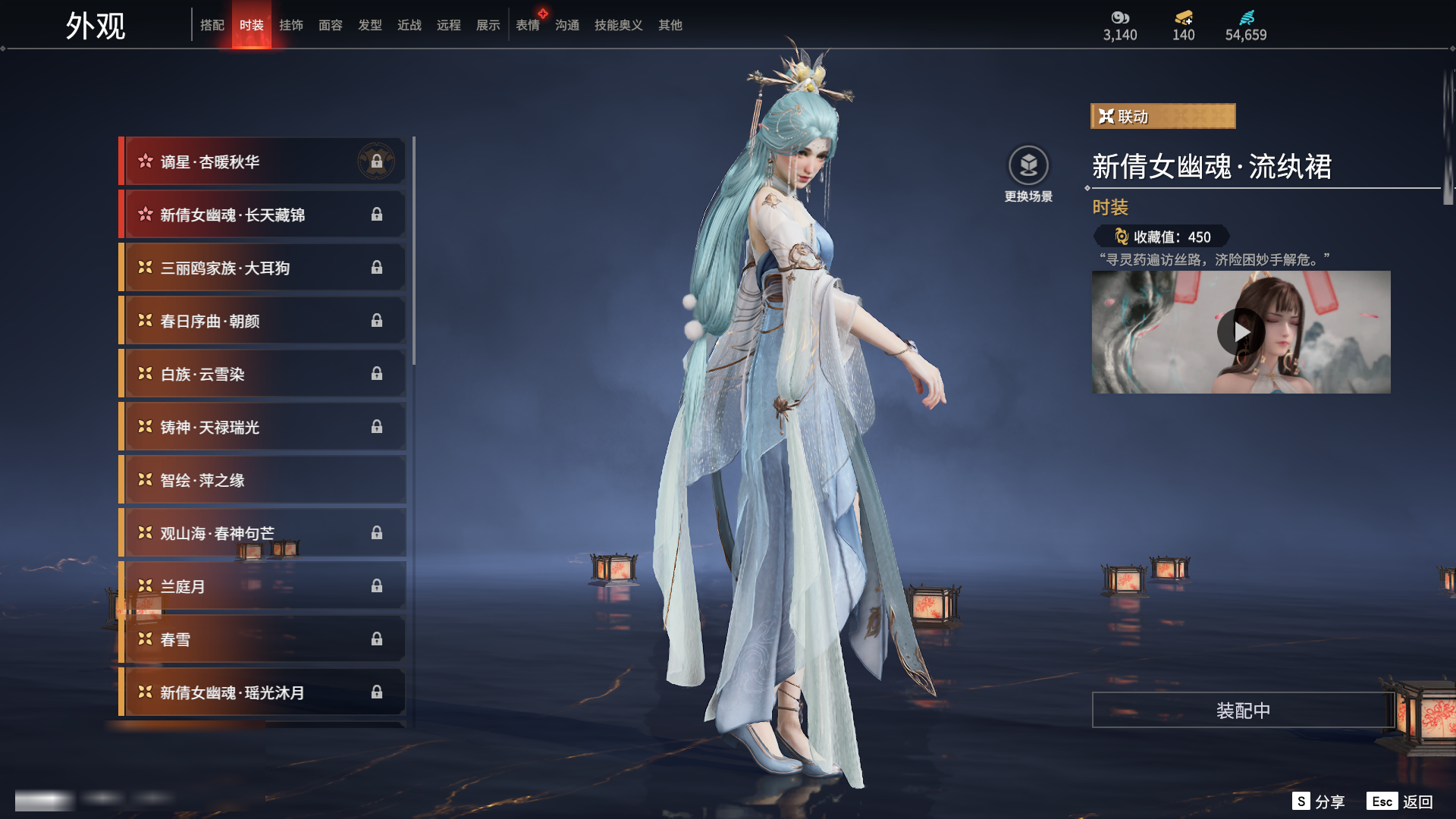Select the 面容 face tab
1456x819 pixels.
(330, 25)
